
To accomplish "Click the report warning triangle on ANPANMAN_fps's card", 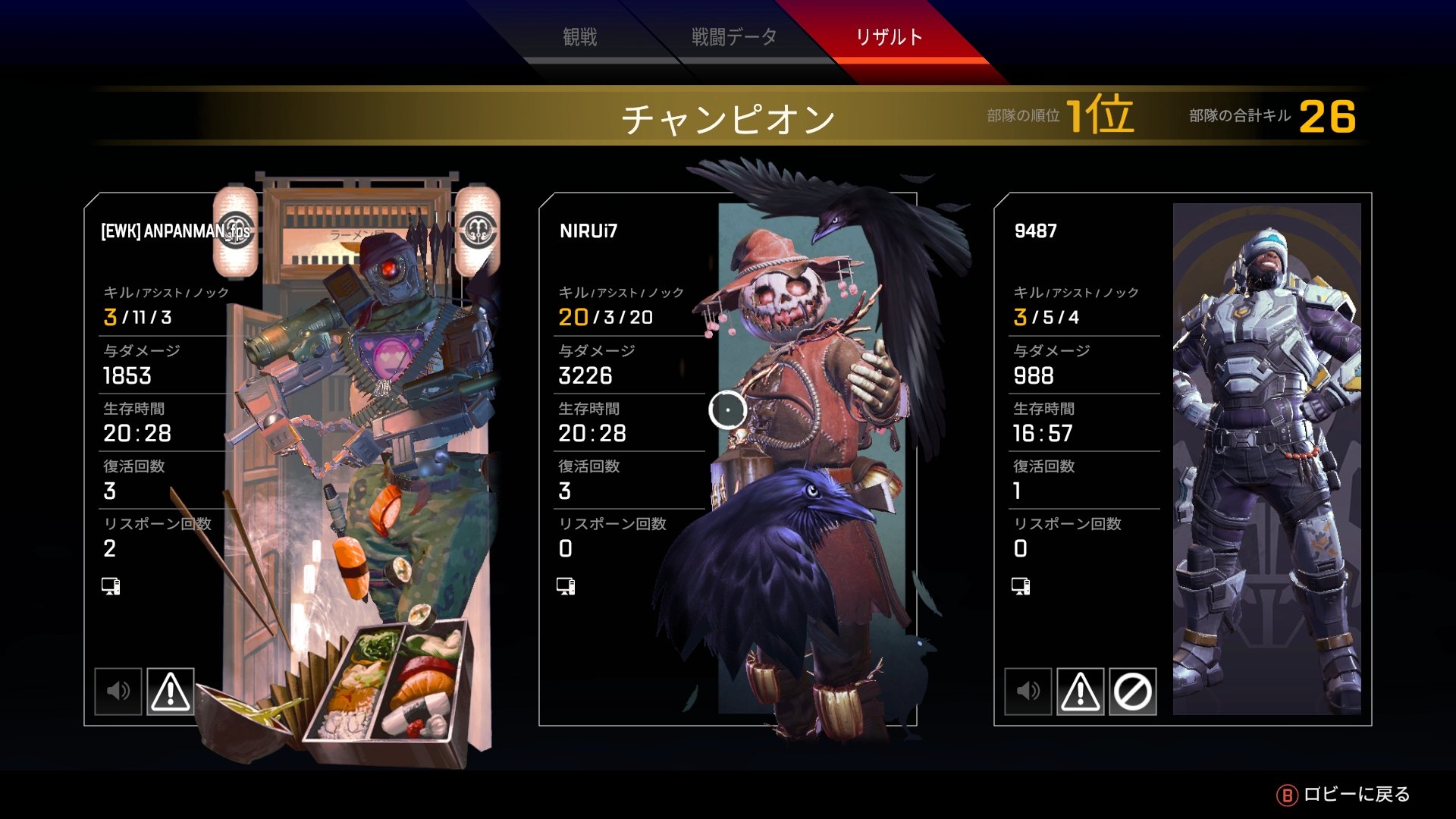I will coord(171,691).
